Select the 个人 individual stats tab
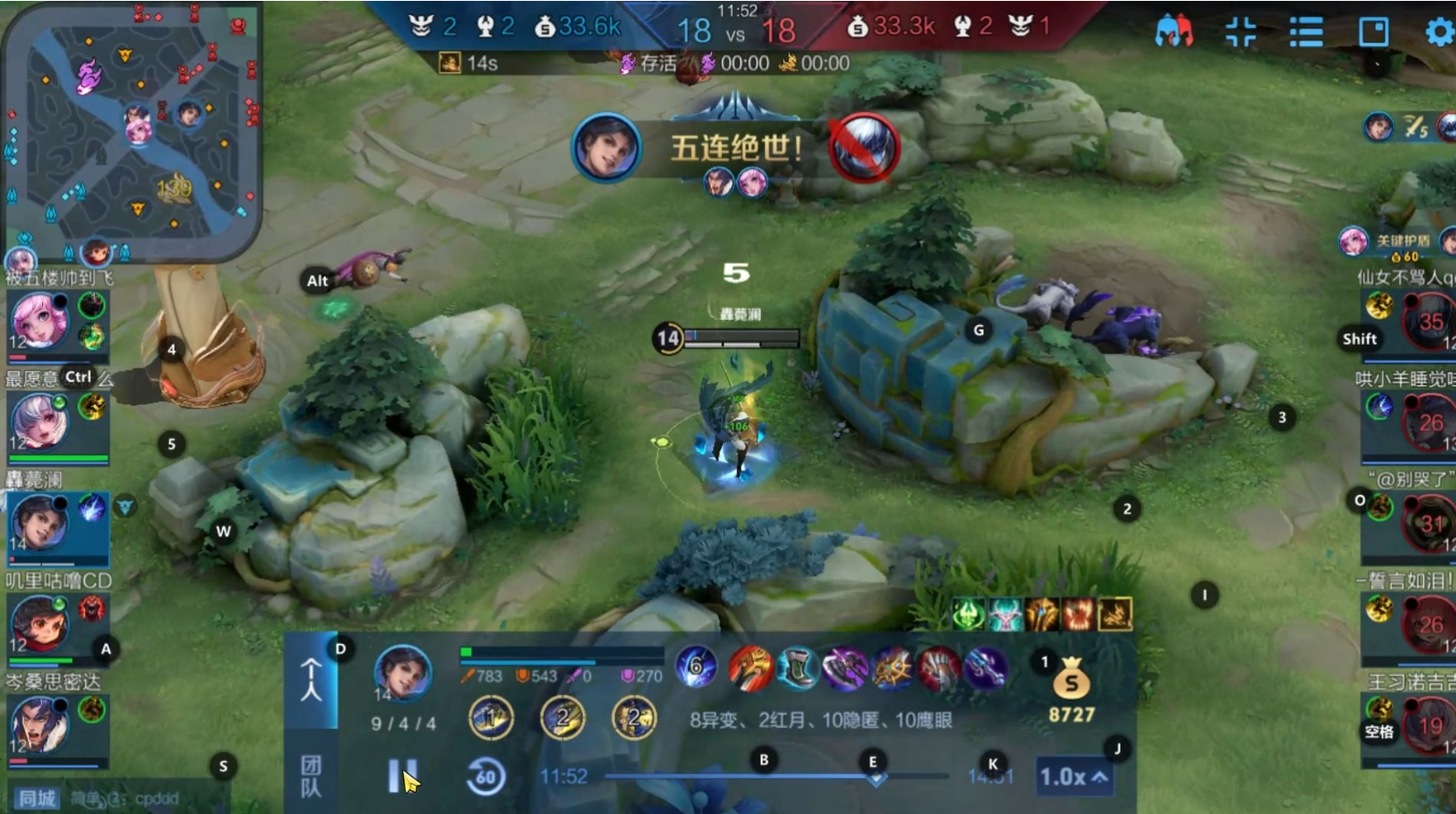1456x814 pixels. [311, 681]
